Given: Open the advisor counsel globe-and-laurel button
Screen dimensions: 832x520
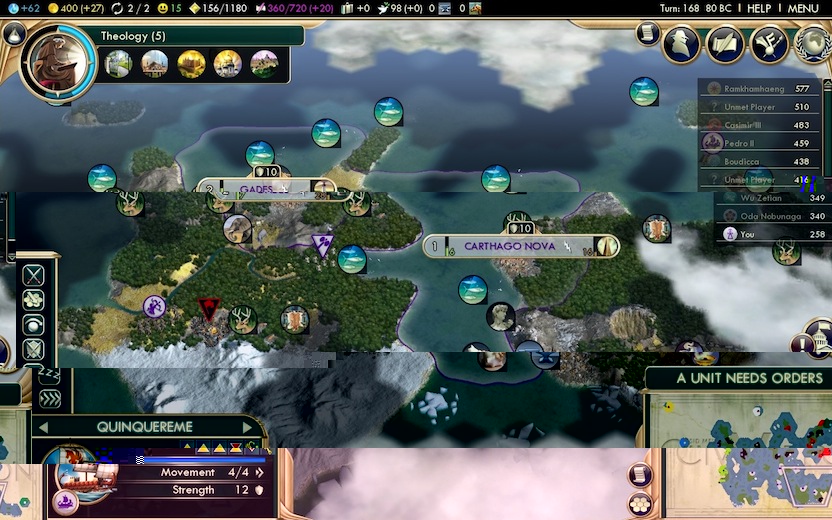Looking at the screenshot, I should [814, 44].
